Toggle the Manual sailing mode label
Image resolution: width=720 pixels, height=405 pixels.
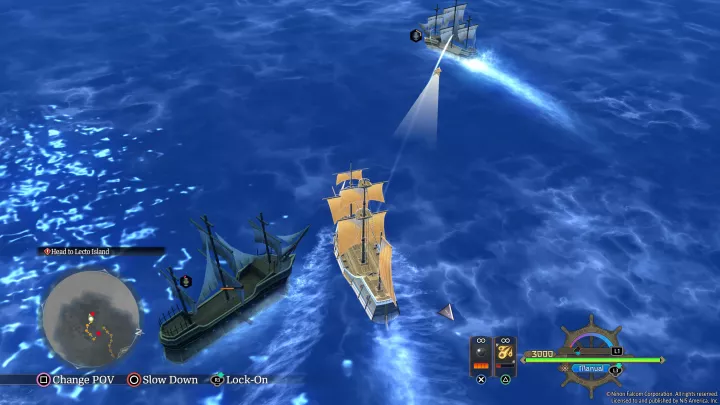click(x=592, y=368)
